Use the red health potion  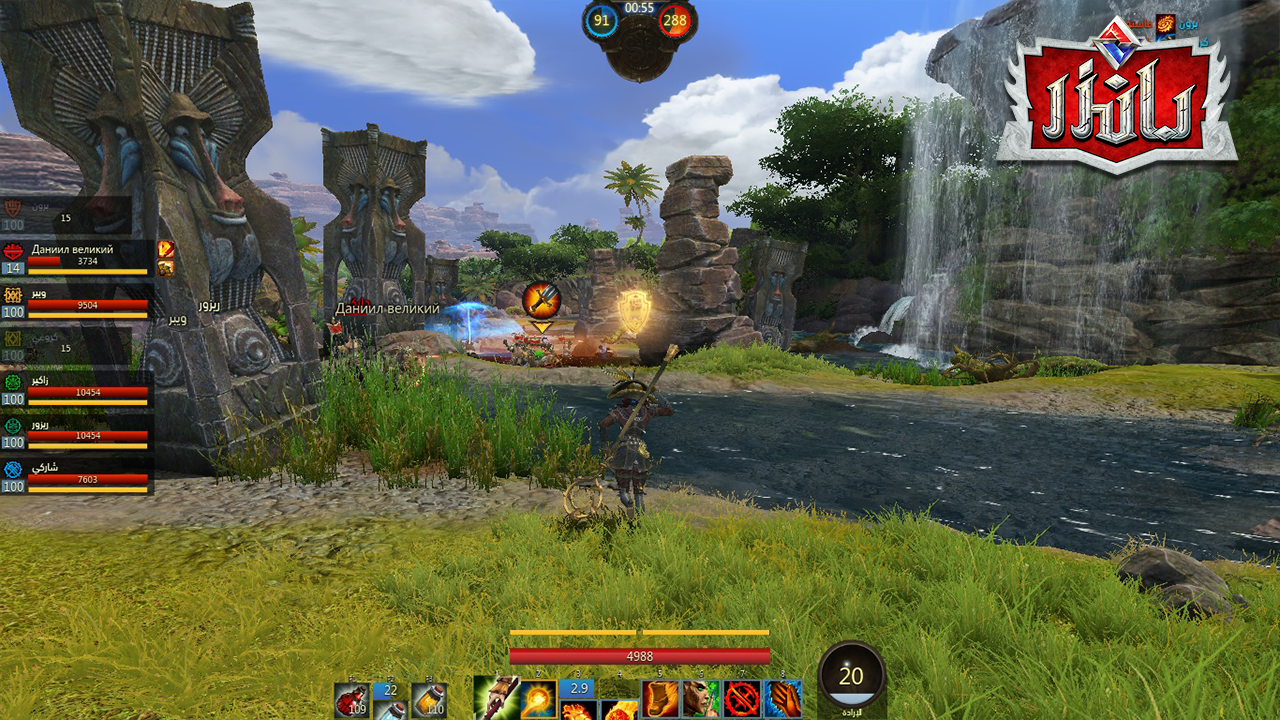click(x=351, y=701)
